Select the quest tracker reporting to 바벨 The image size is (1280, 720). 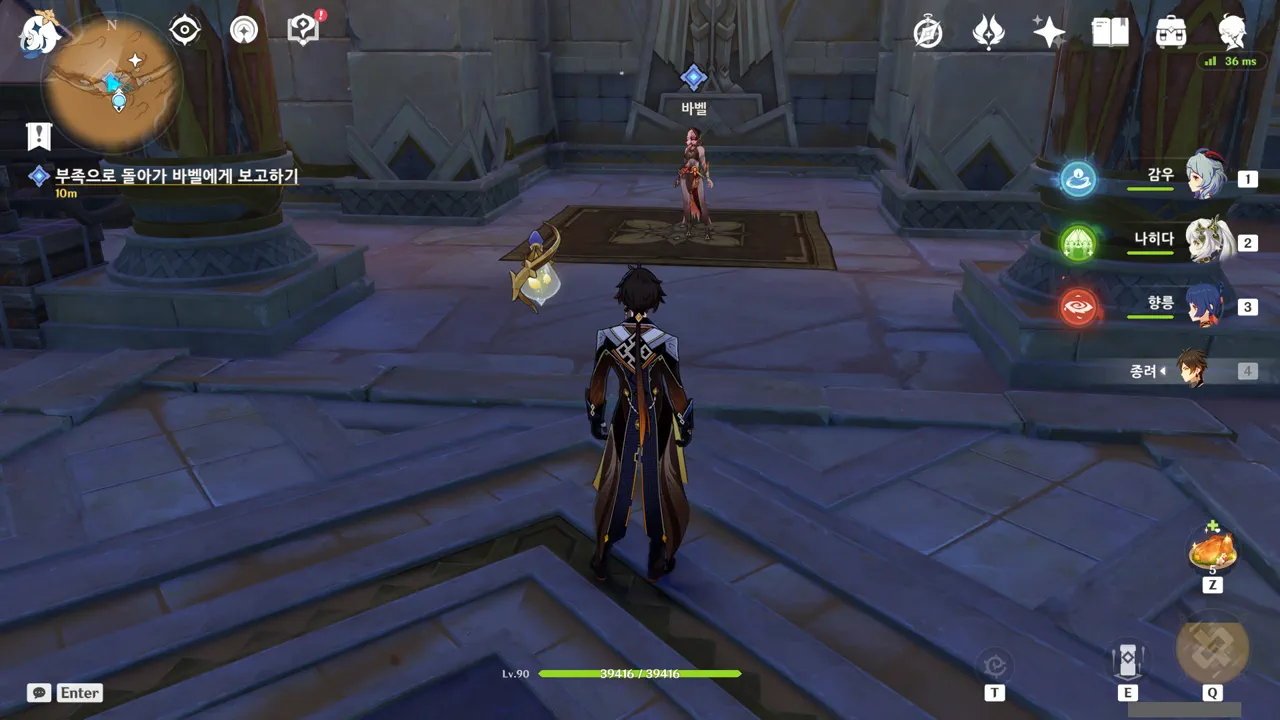pos(176,176)
